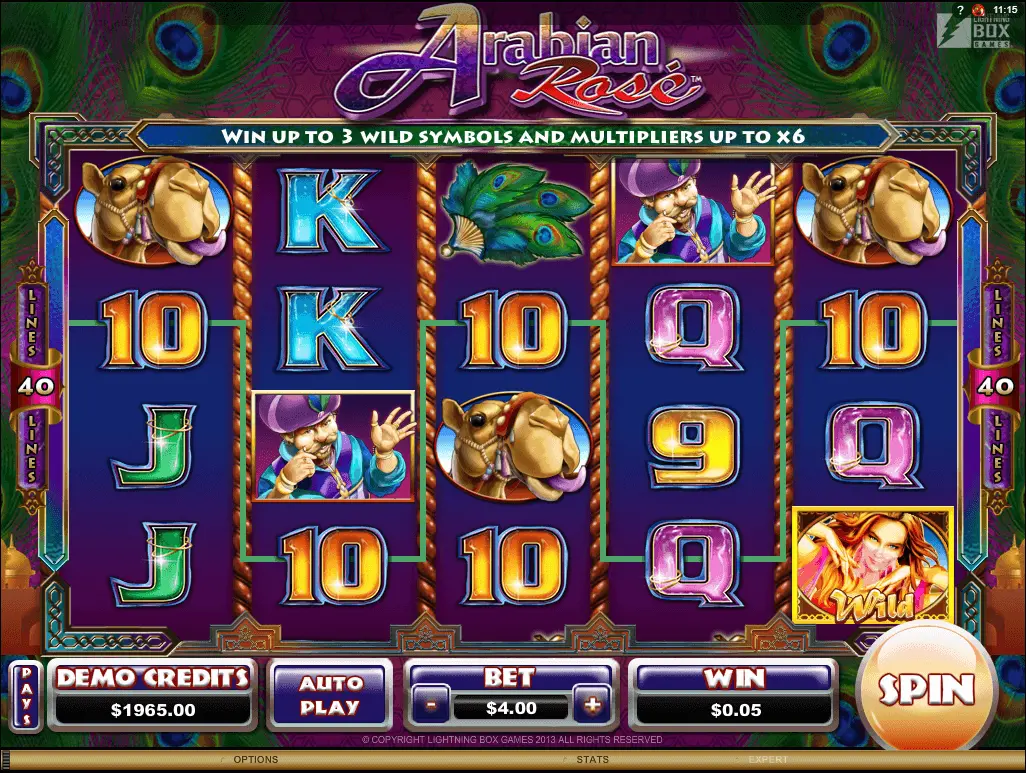Open help via the question mark icon

[960, 8]
